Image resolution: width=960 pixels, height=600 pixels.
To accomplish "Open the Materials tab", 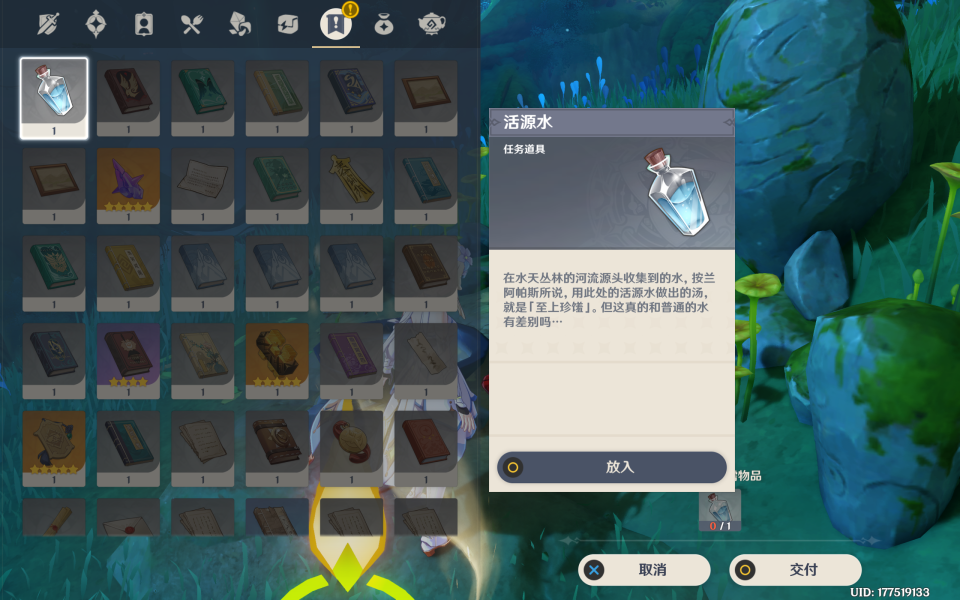I will (x=240, y=23).
